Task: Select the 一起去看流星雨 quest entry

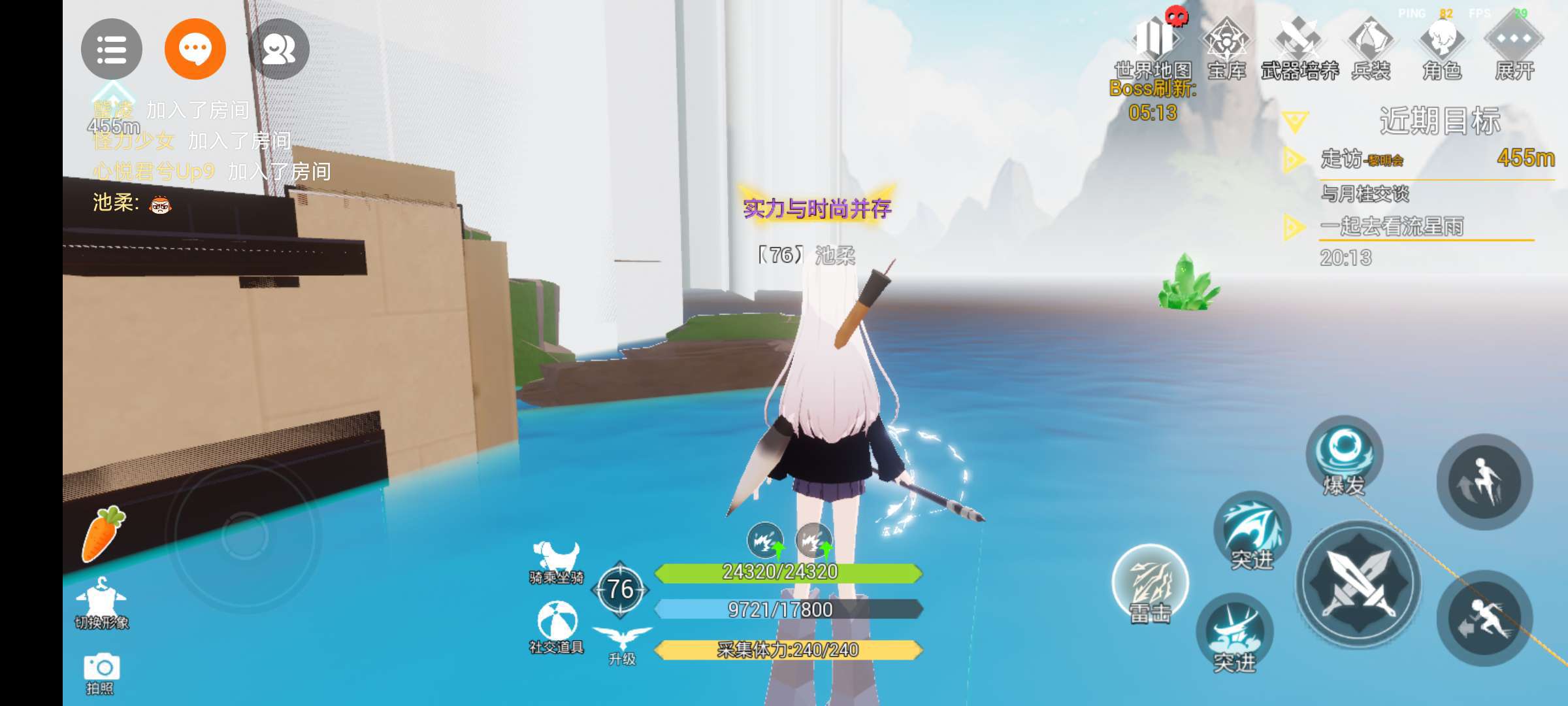Action: click(x=1392, y=227)
